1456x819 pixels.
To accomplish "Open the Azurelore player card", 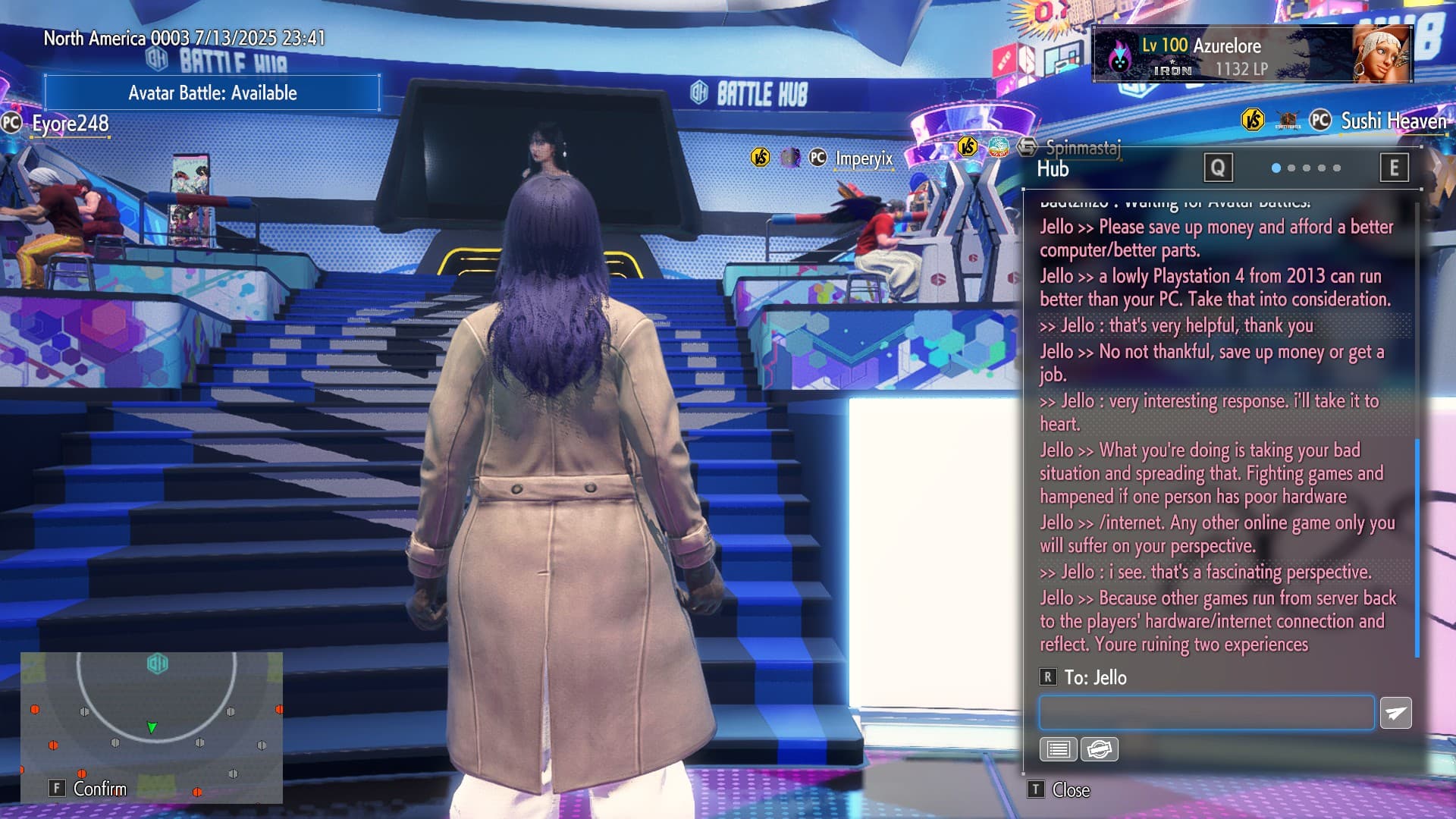I will [x=1251, y=55].
